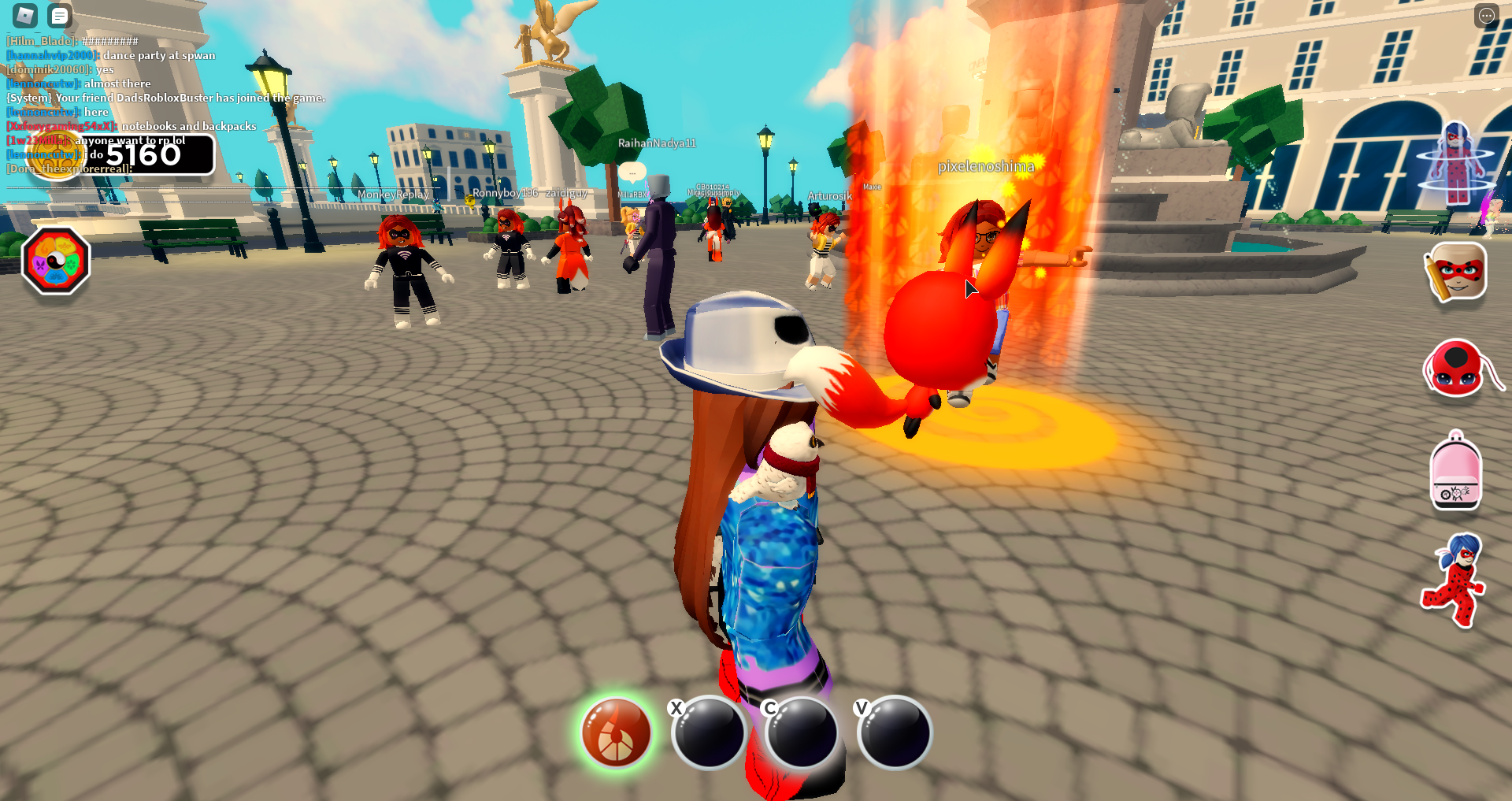Image resolution: width=1512 pixels, height=801 pixels.
Task: Select the running Ladybug emote icon
Action: 1455,580
